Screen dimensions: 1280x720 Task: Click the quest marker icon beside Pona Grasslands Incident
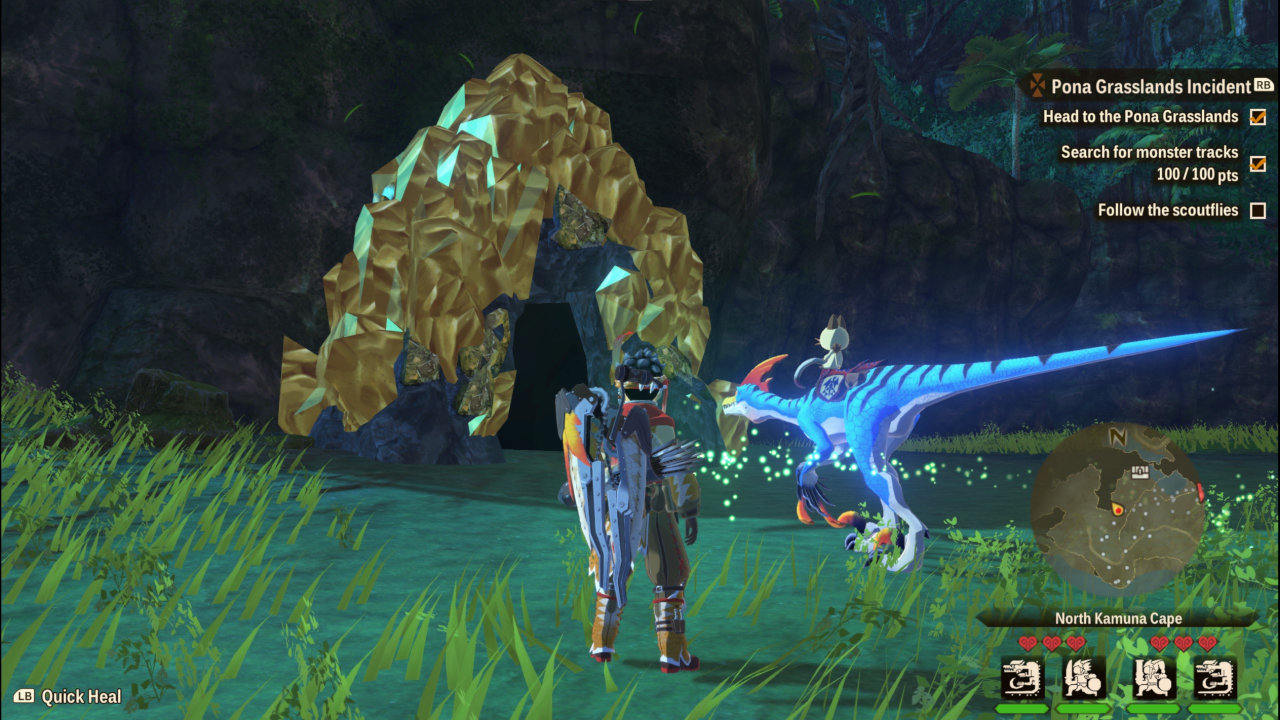coord(1037,86)
